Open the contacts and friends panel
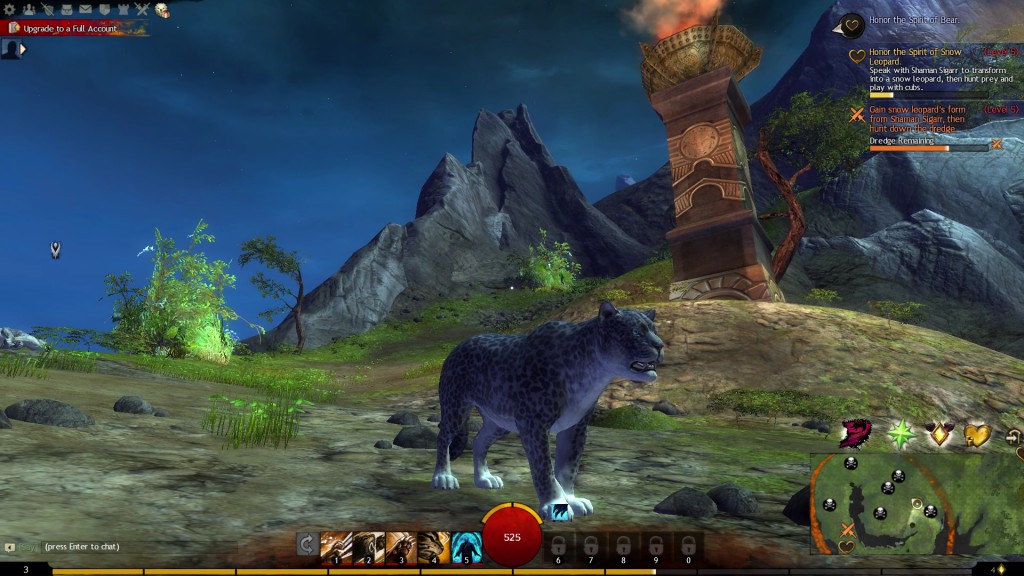This screenshot has height=576, width=1024. click(28, 9)
